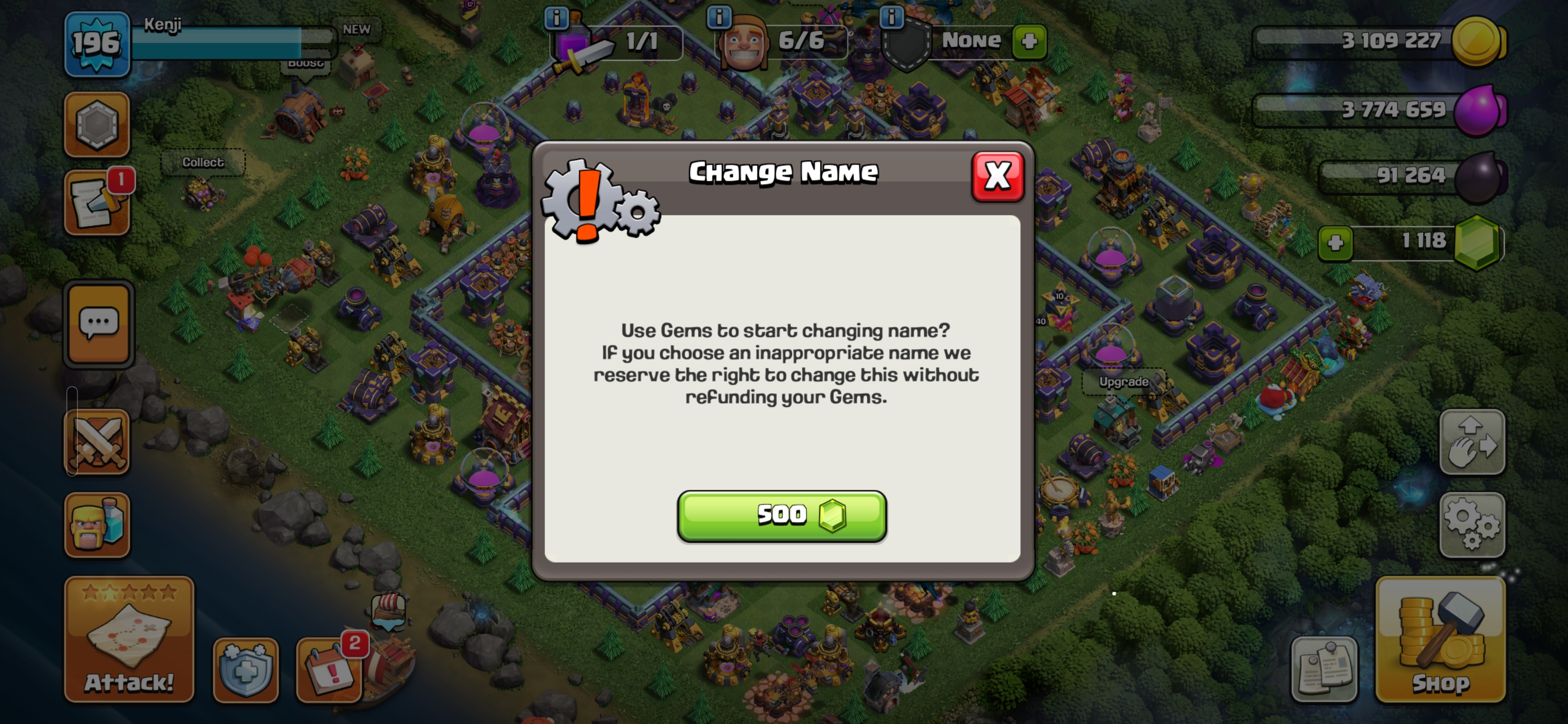
Task: Open the notes clipboard icon
Action: click(x=1325, y=670)
